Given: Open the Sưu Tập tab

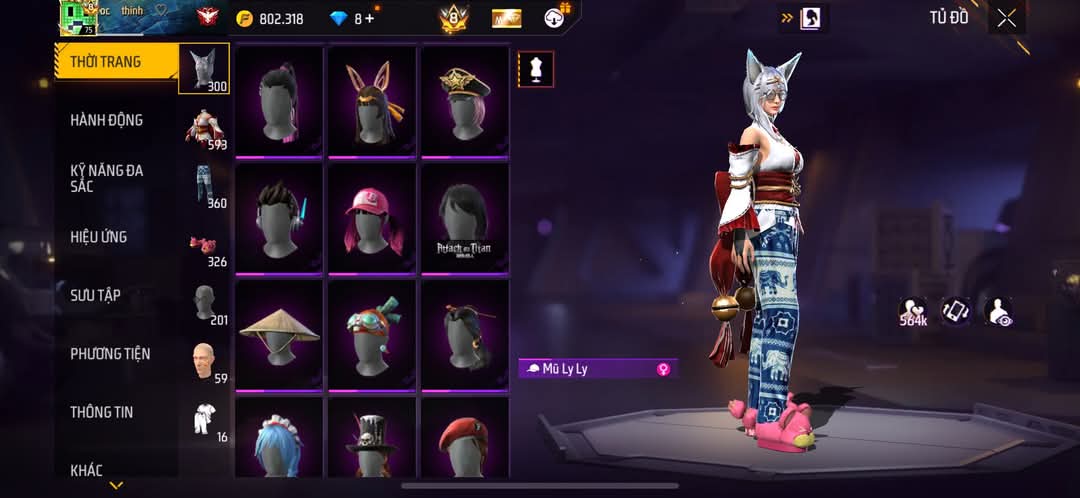Looking at the screenshot, I should (x=95, y=295).
